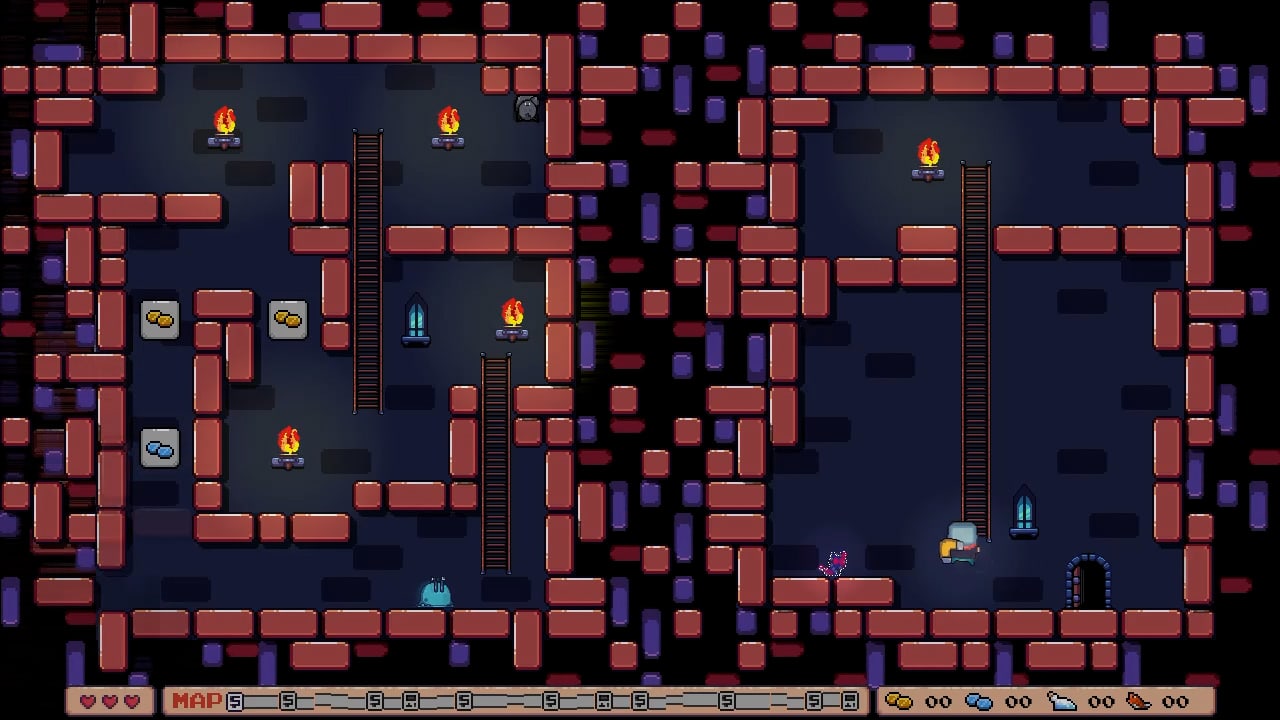
Task: Click the blue coins counter icon in HUD
Action: [x=977, y=700]
